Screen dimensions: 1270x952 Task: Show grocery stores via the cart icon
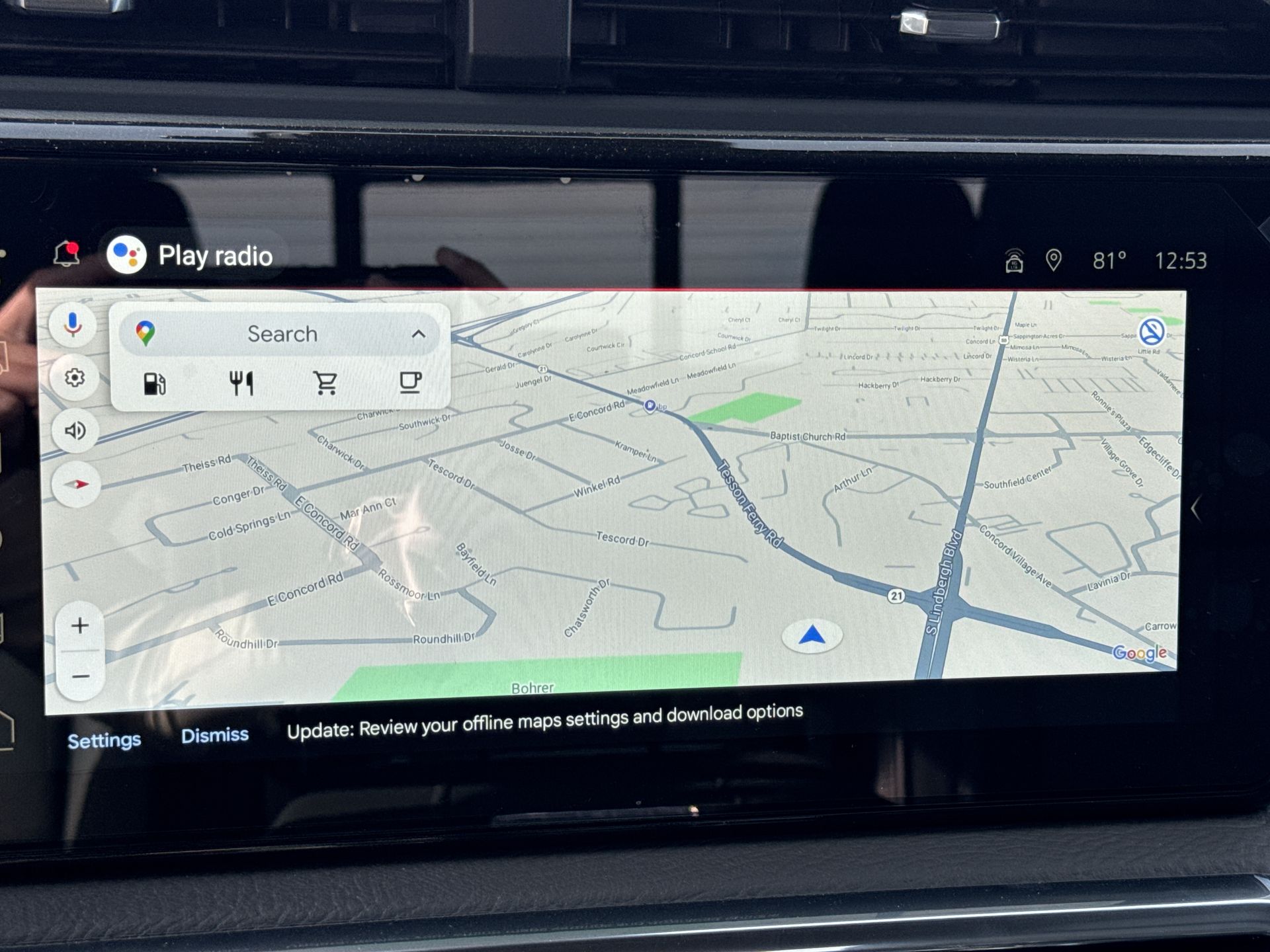coord(325,382)
